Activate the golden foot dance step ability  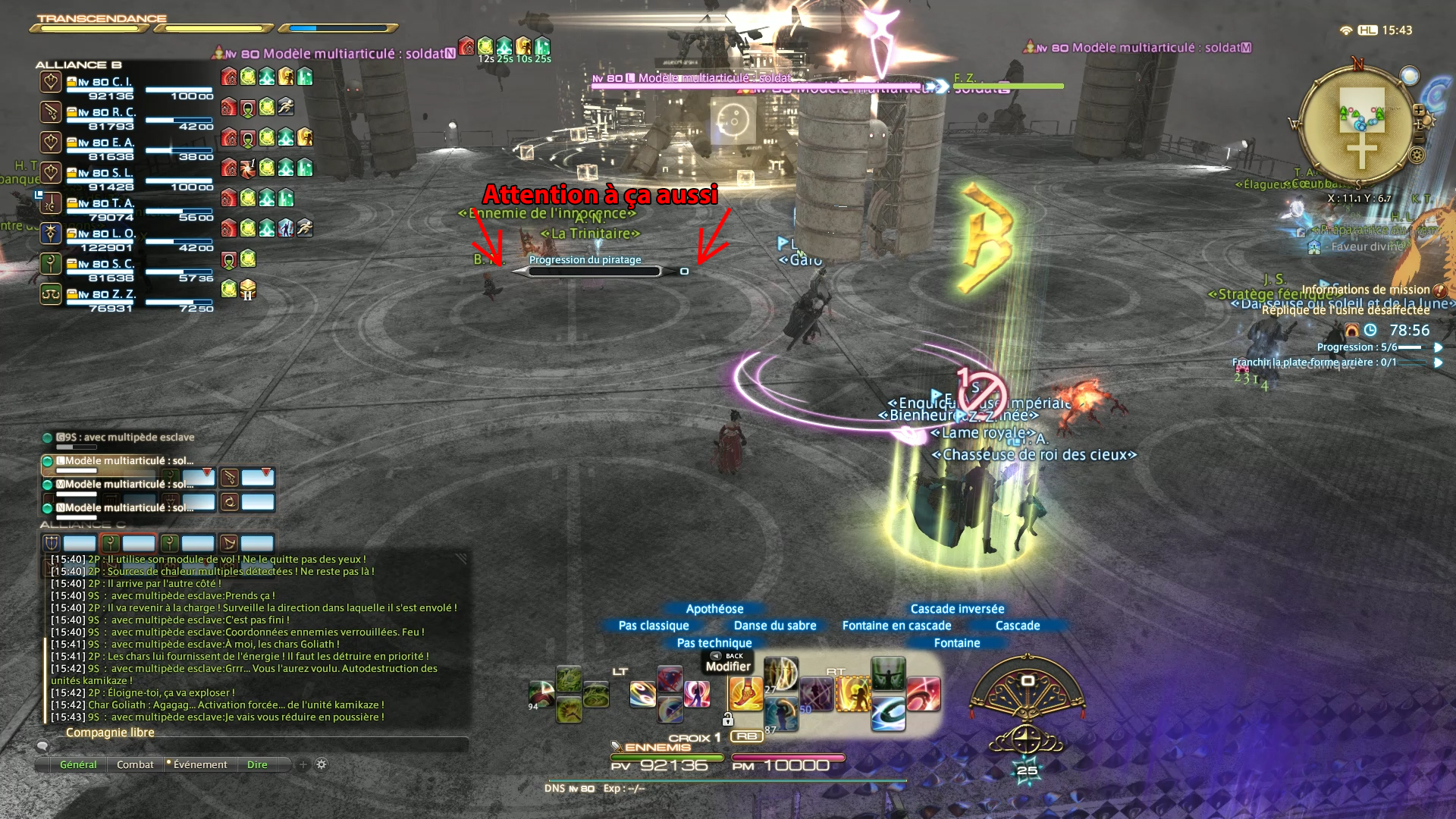[745, 692]
